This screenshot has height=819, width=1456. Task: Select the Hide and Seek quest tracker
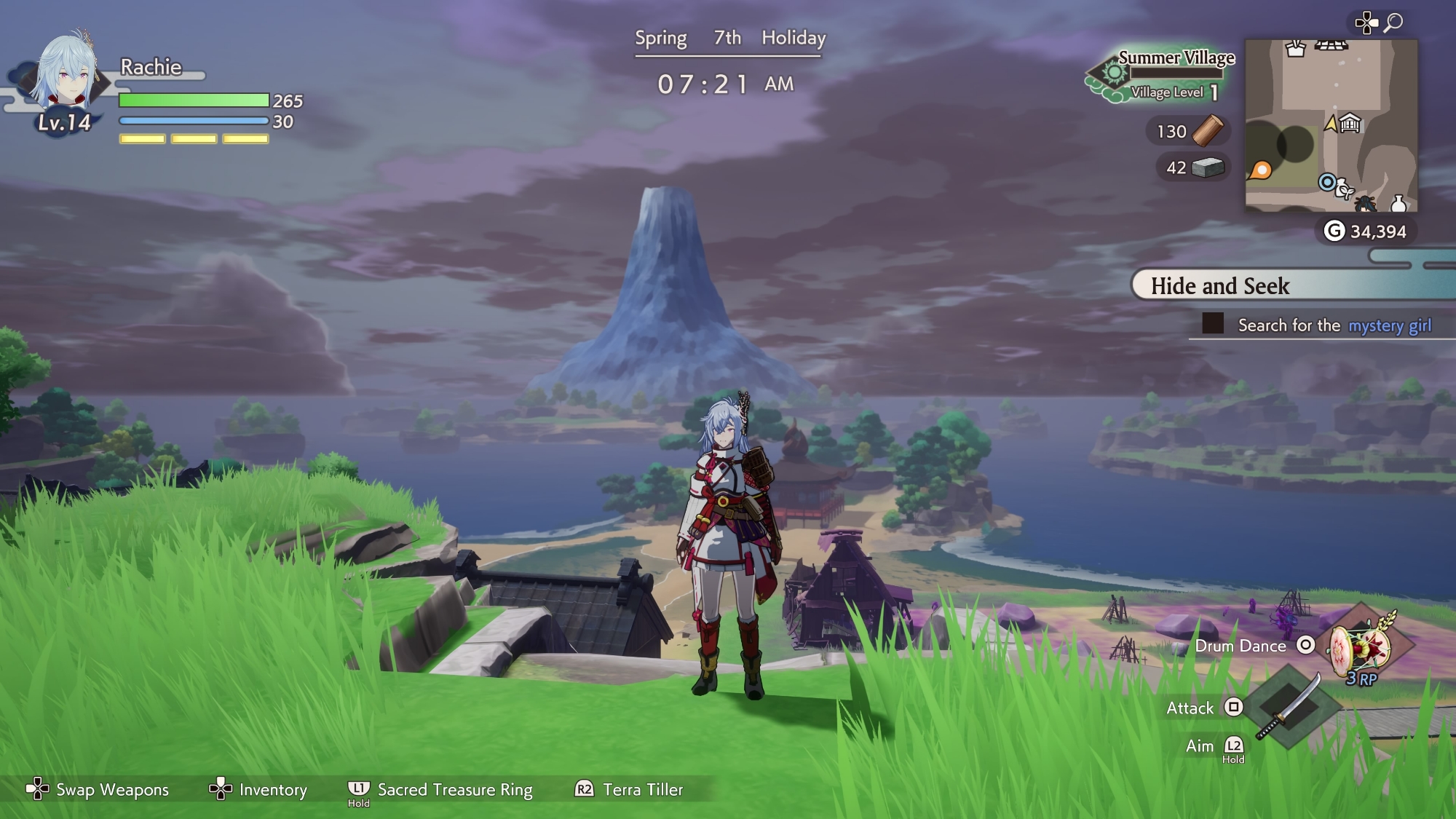pos(1220,286)
